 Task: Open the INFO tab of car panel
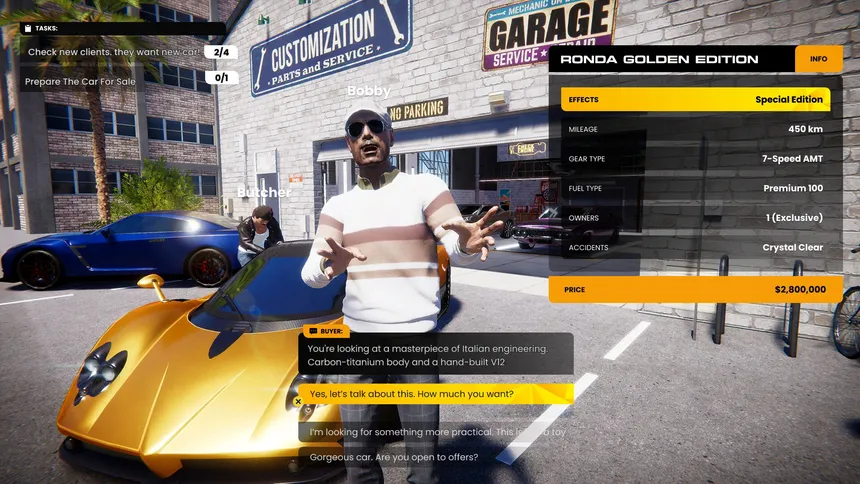(818, 59)
